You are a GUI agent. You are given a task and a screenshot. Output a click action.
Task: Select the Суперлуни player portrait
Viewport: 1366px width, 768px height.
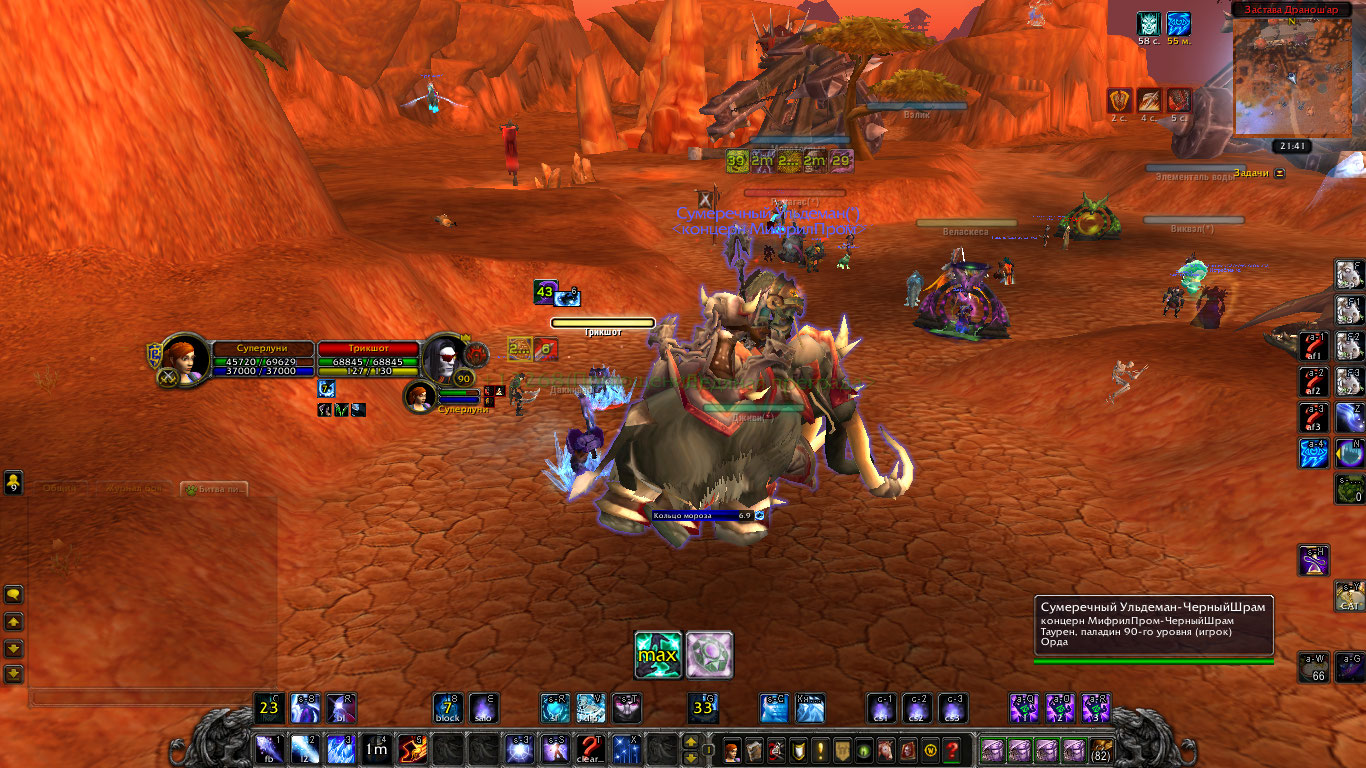pos(185,357)
